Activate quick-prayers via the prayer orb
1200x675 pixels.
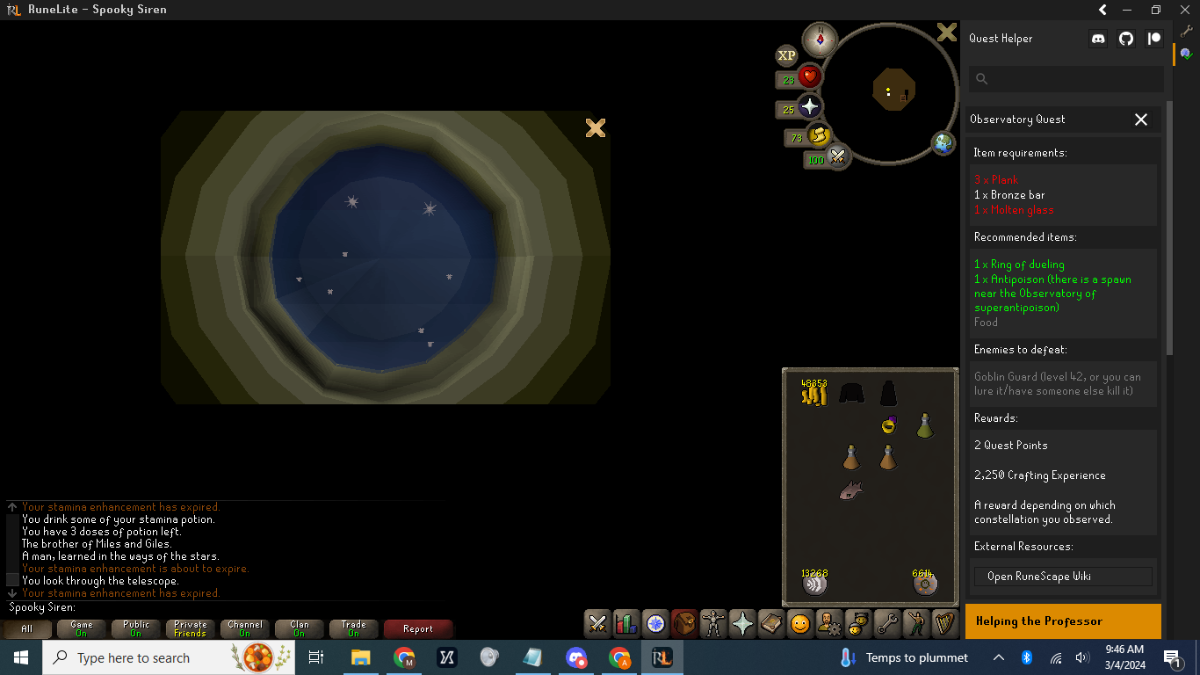[810, 108]
